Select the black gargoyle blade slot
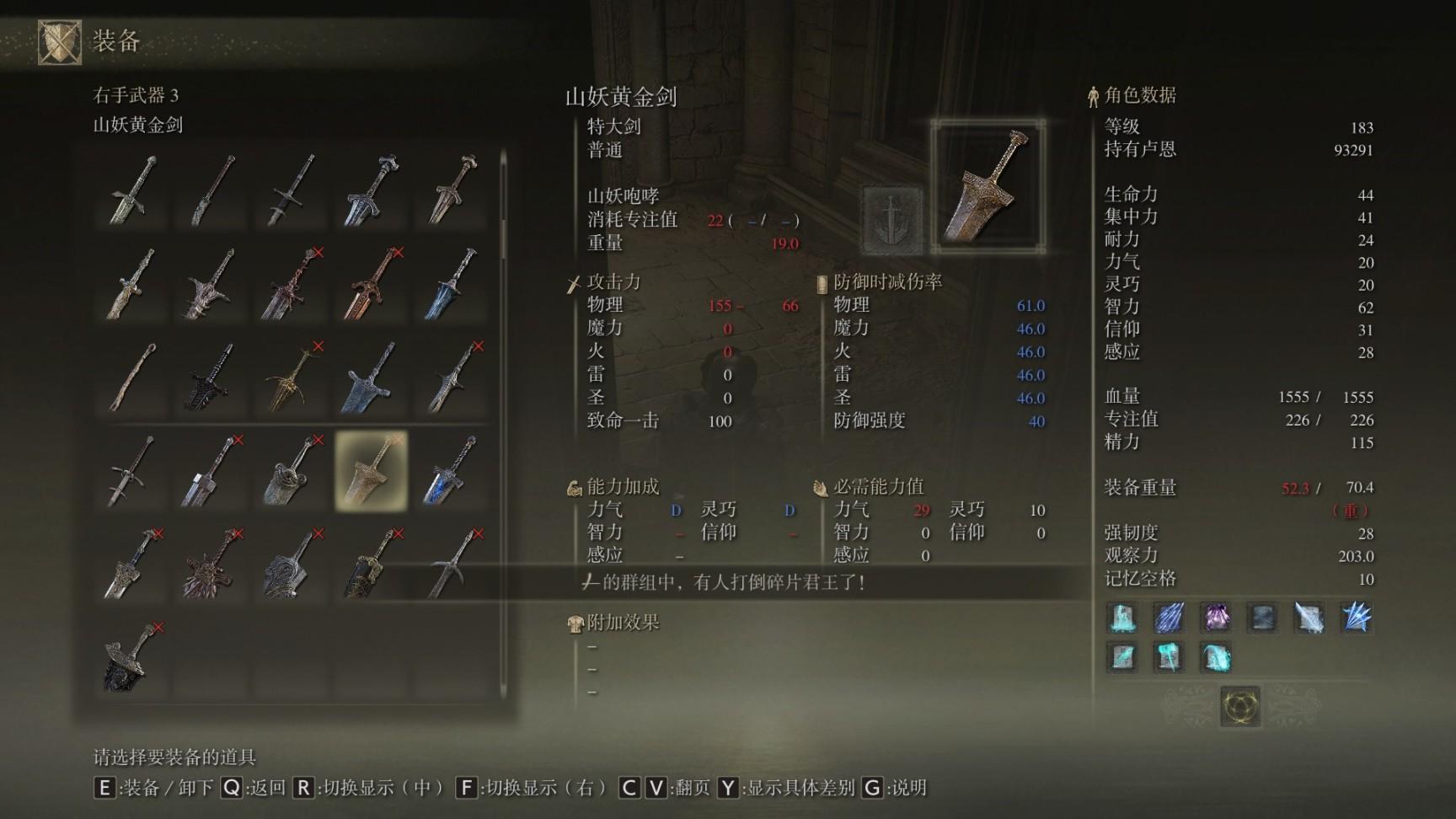The image size is (1456, 819). coord(211,377)
